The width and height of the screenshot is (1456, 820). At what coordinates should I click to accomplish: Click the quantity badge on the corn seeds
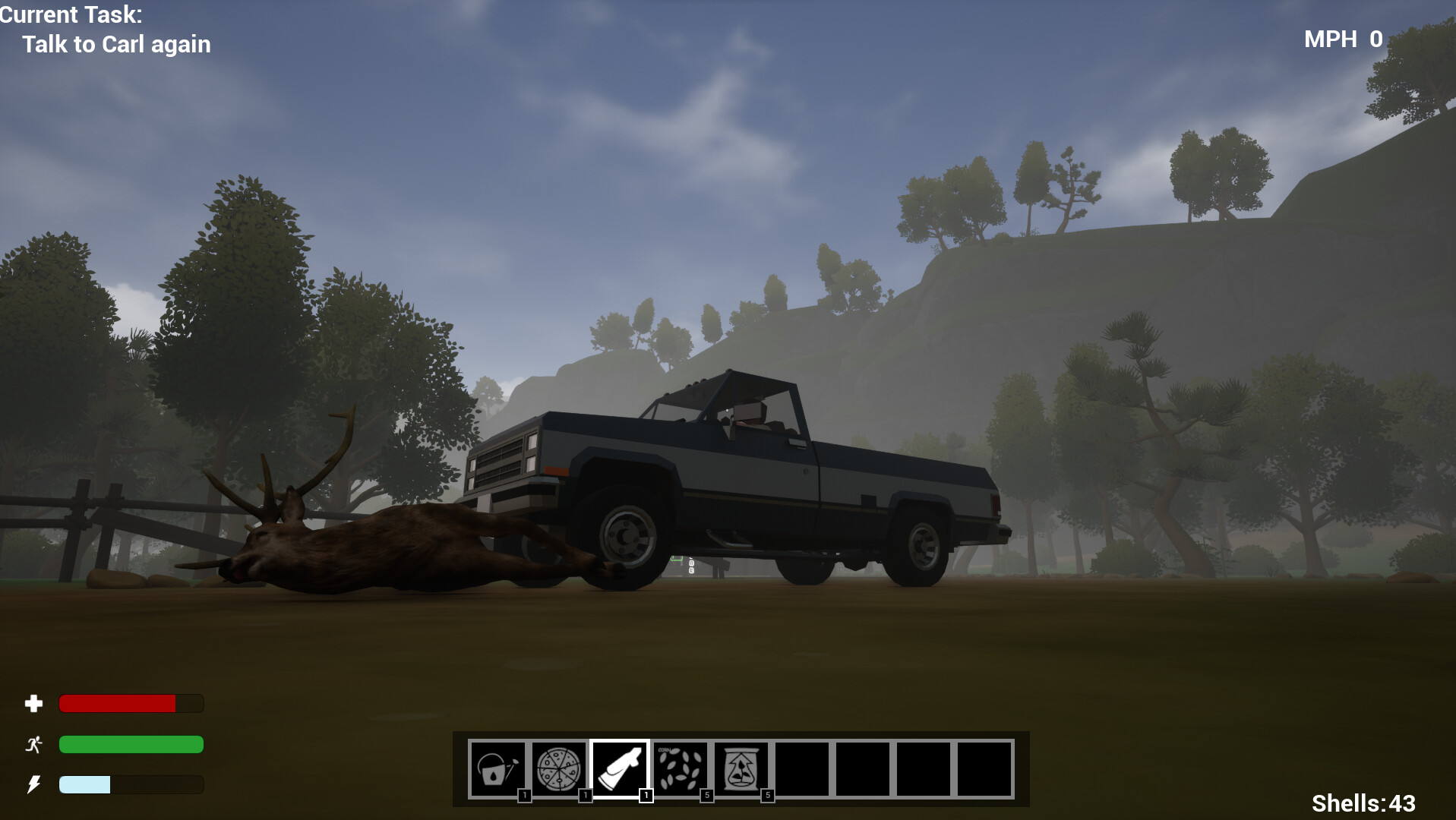pyautogui.click(x=705, y=796)
